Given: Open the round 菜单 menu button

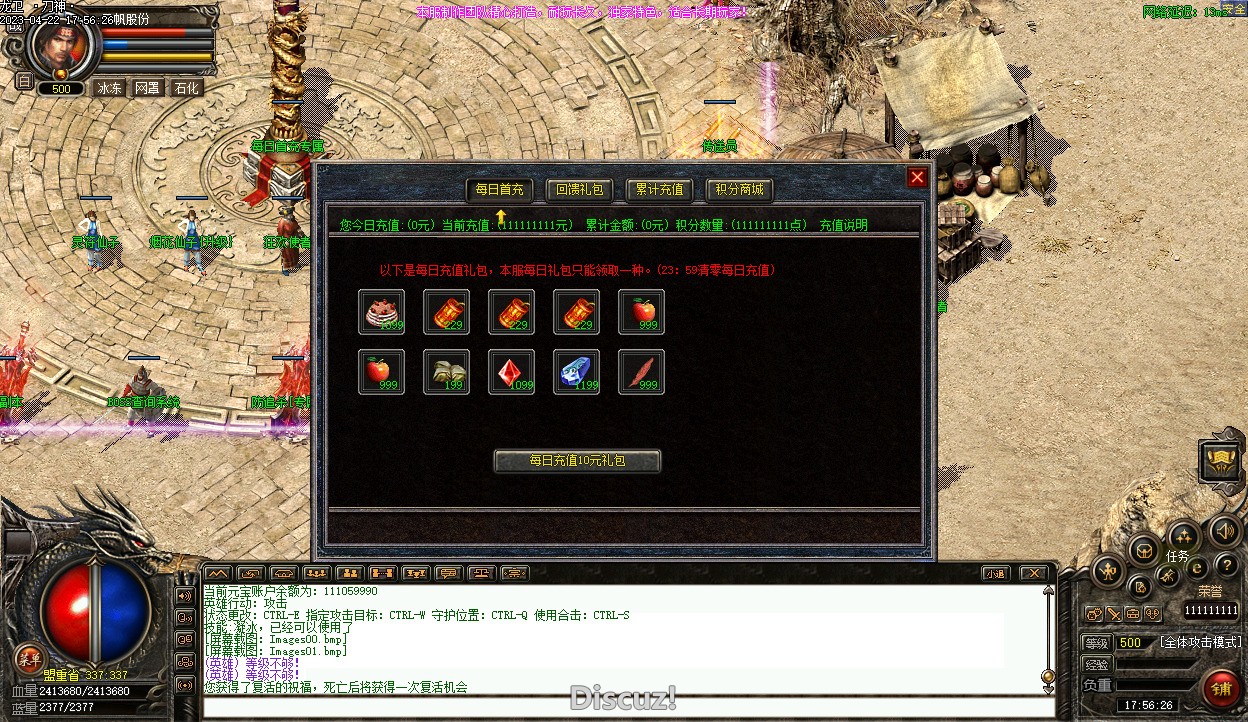Looking at the screenshot, I should pos(29,657).
